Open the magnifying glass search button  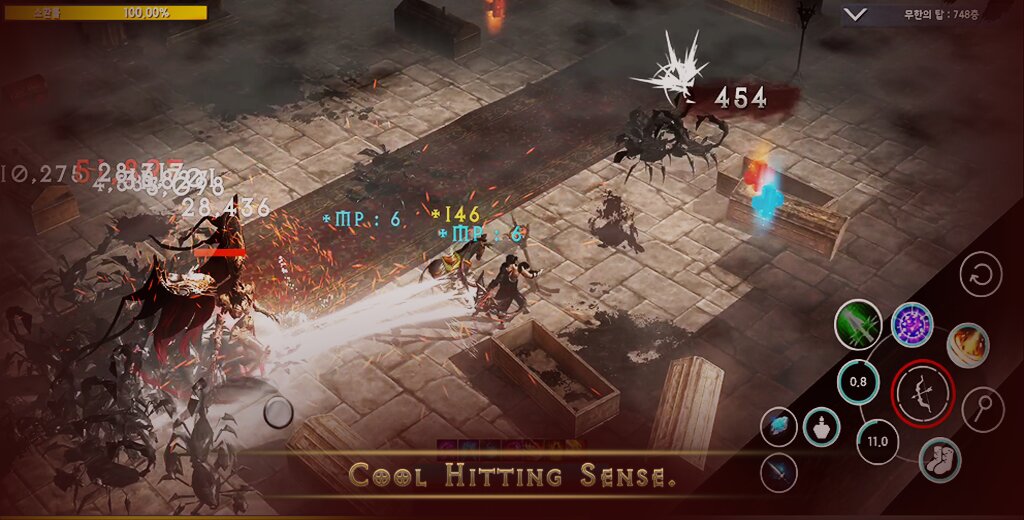coord(982,408)
